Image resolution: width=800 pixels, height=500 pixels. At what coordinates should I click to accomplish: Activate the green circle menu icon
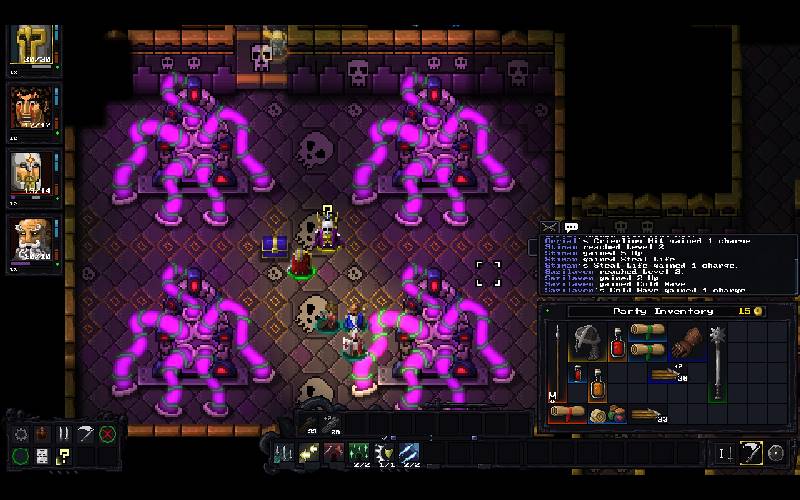[x=20, y=456]
